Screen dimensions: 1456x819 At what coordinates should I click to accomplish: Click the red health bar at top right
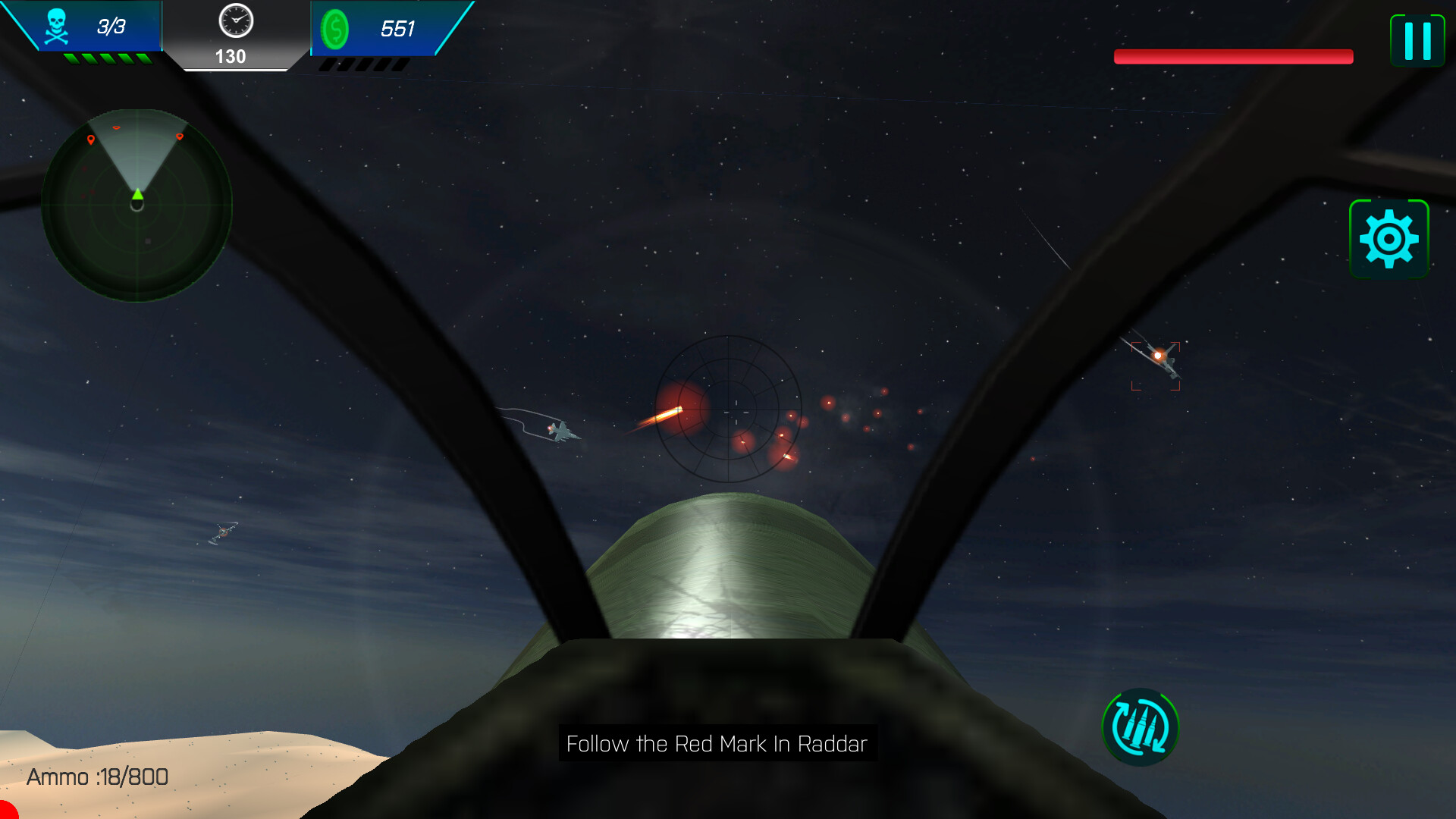pos(1234,56)
